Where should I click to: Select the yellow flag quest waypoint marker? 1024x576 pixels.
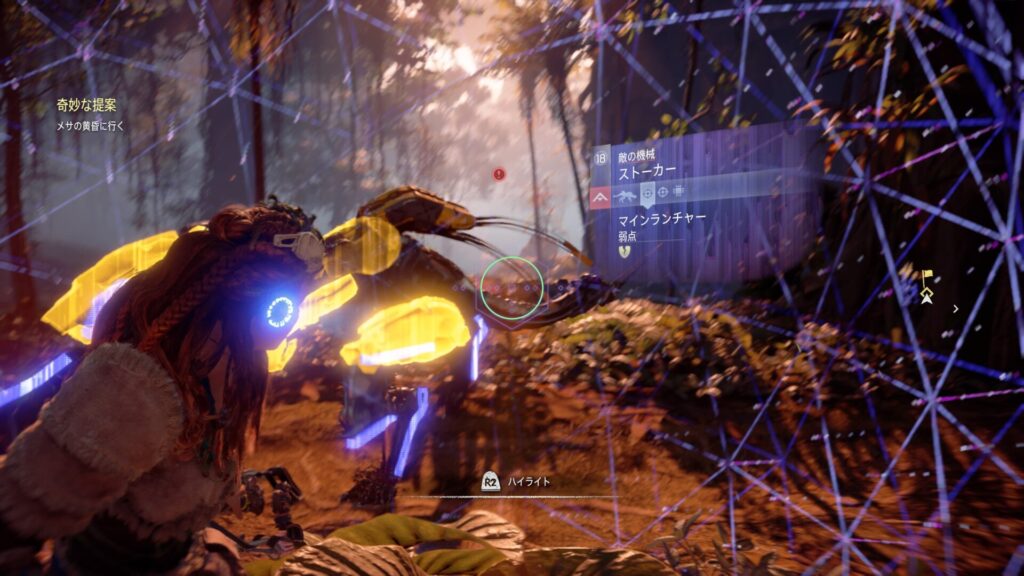pyautogui.click(x=928, y=276)
